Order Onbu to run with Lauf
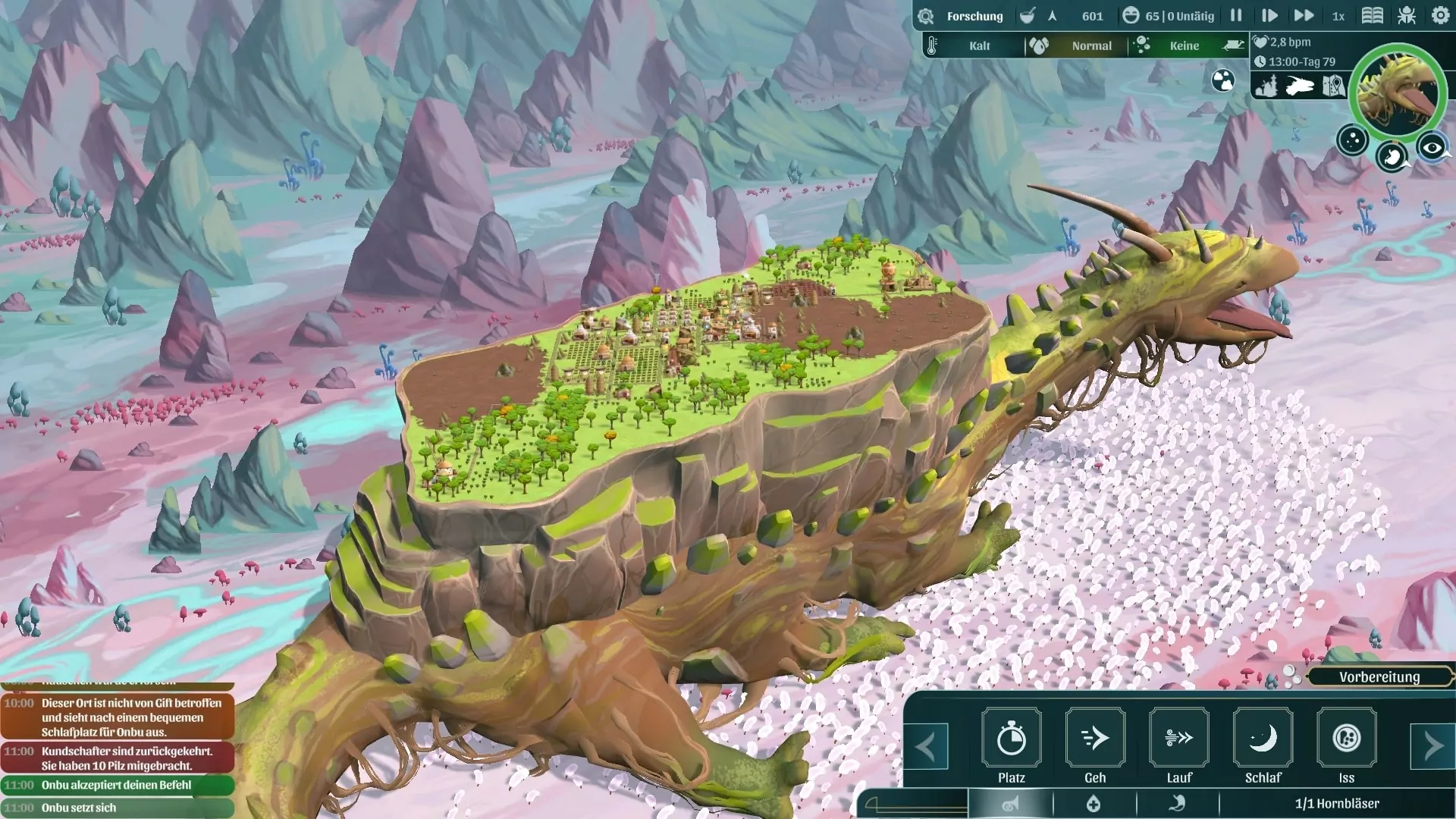 click(1179, 738)
